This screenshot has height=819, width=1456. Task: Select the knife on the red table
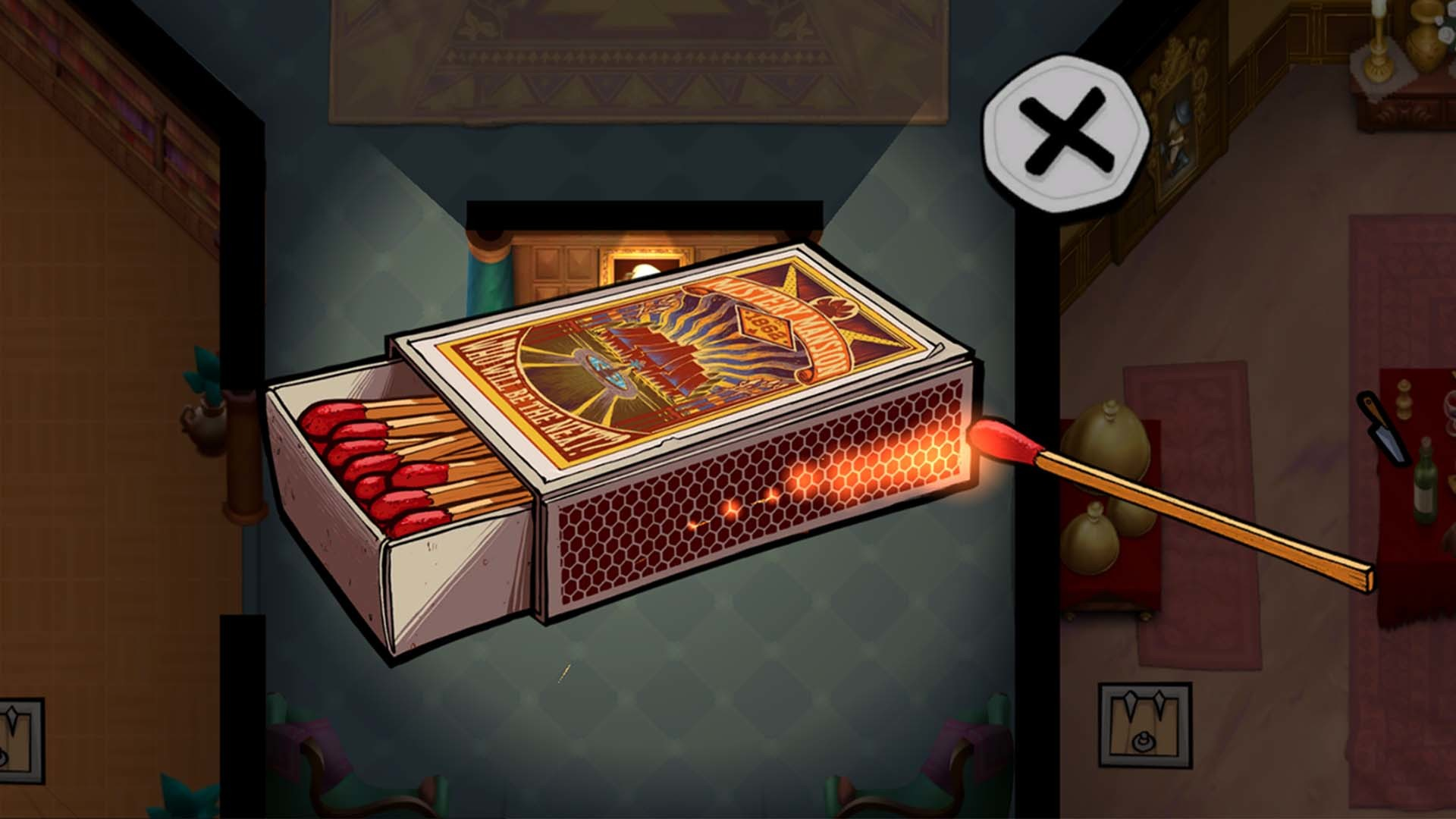(x=1385, y=428)
